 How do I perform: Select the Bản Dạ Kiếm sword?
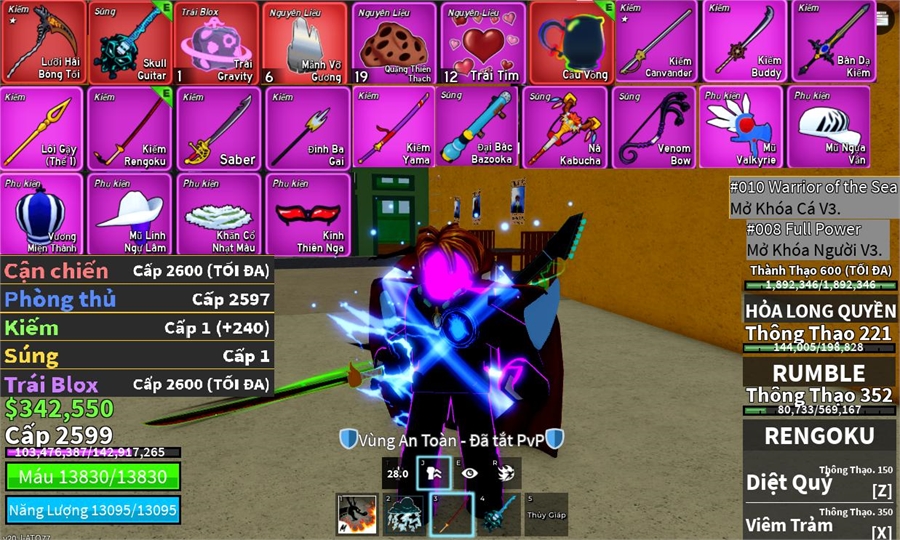point(832,42)
